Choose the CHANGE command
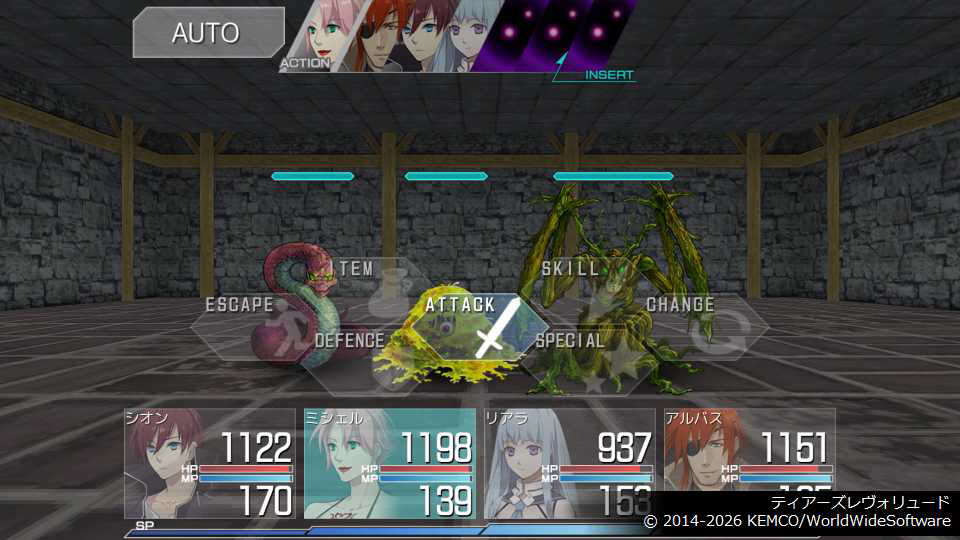 pos(682,305)
